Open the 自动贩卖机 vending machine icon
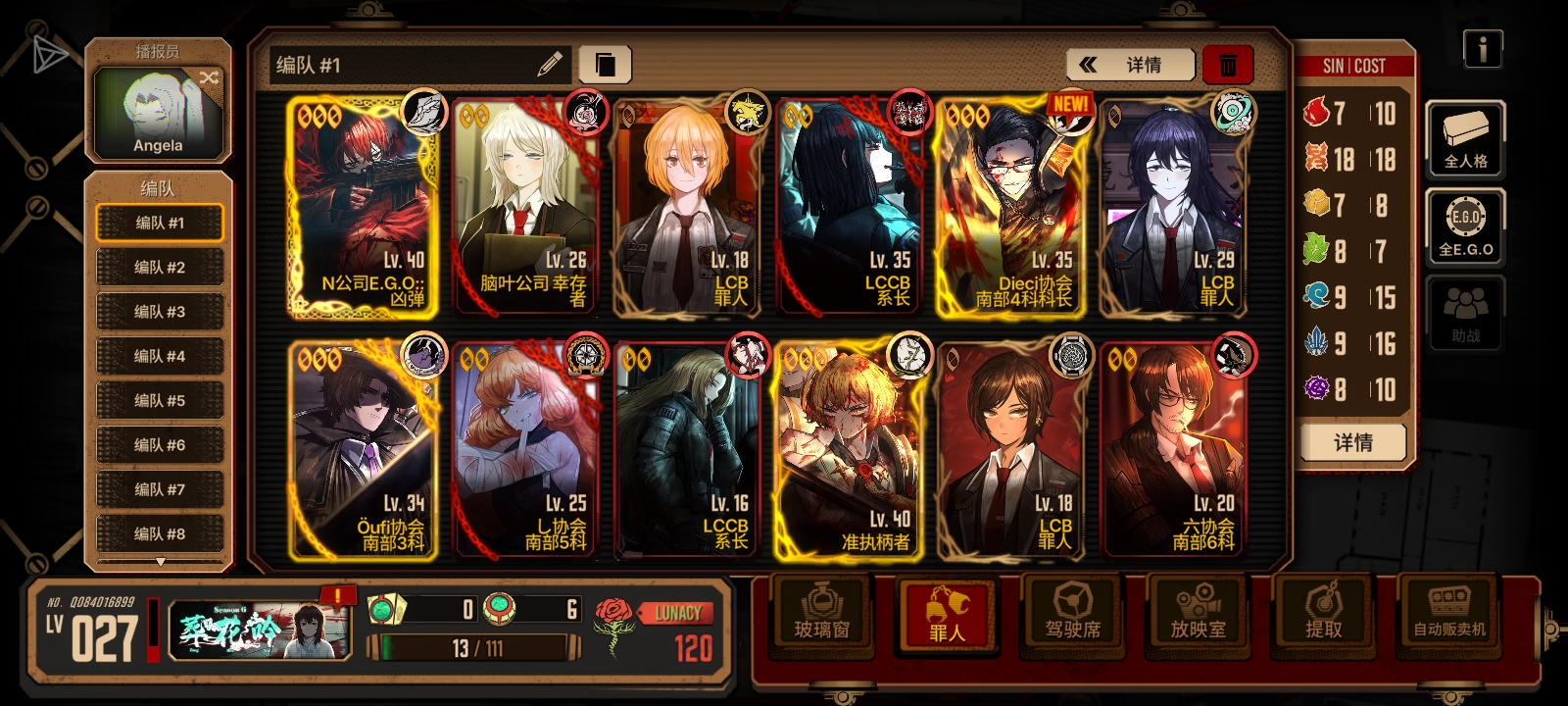This screenshot has height=706, width=1568. coord(1448,618)
